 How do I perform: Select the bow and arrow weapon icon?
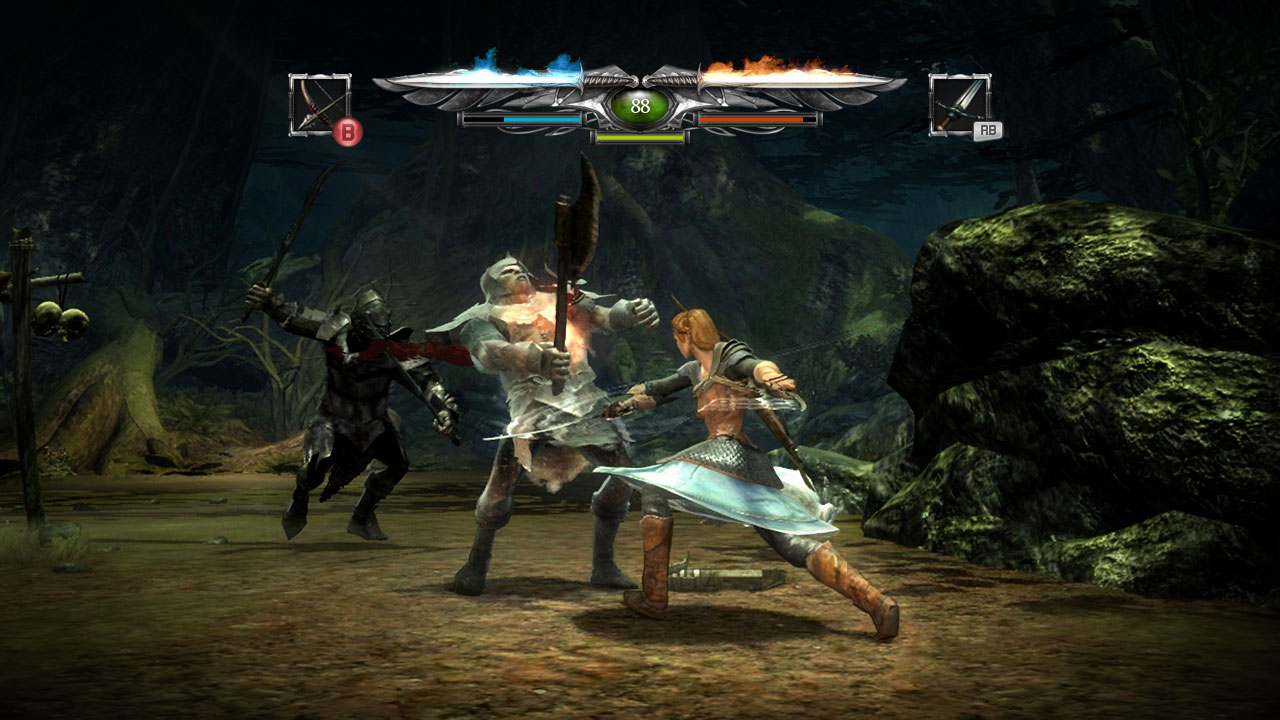[320, 104]
